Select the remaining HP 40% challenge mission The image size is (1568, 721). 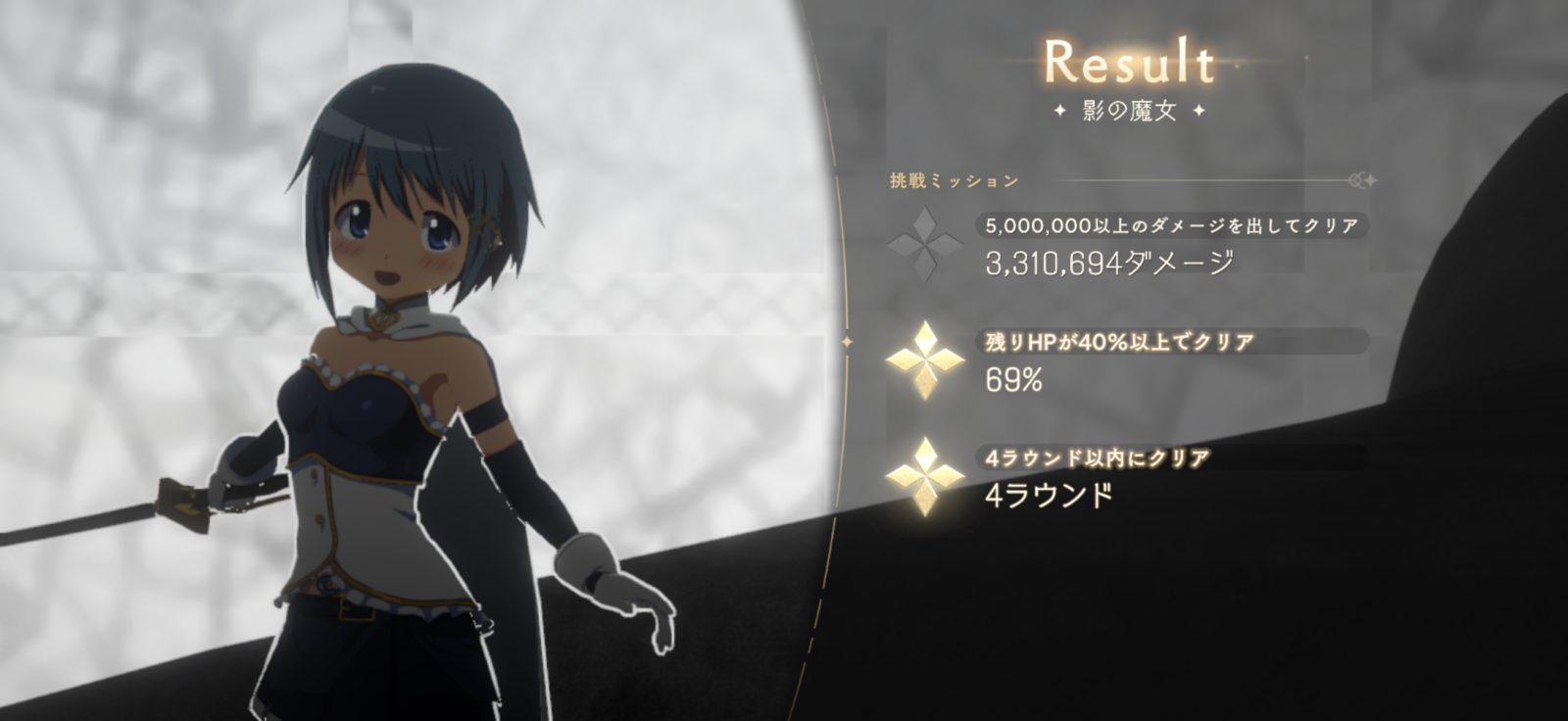tap(1120, 342)
